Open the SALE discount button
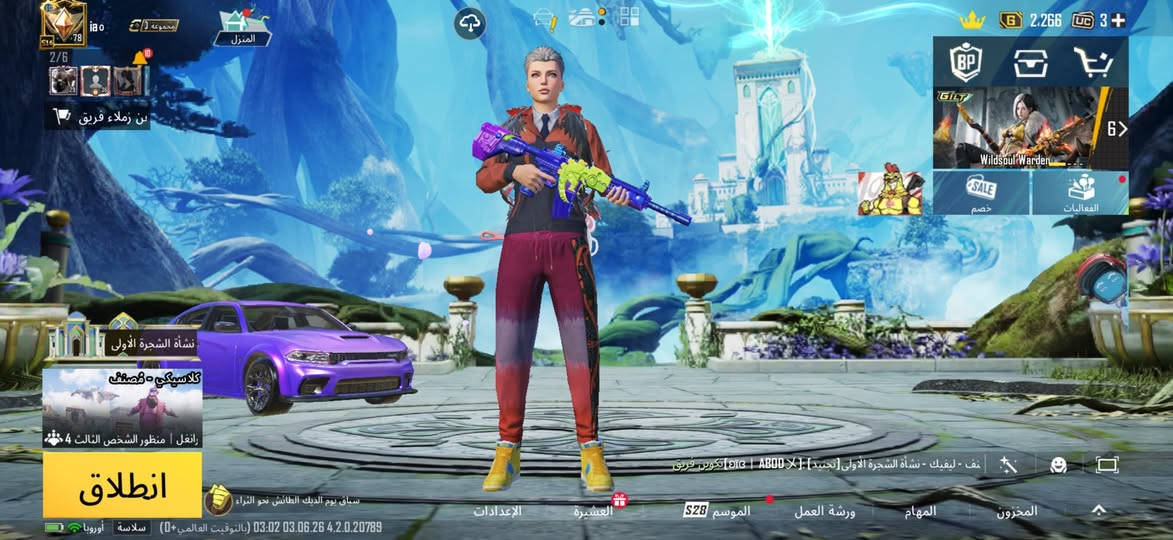 980,192
